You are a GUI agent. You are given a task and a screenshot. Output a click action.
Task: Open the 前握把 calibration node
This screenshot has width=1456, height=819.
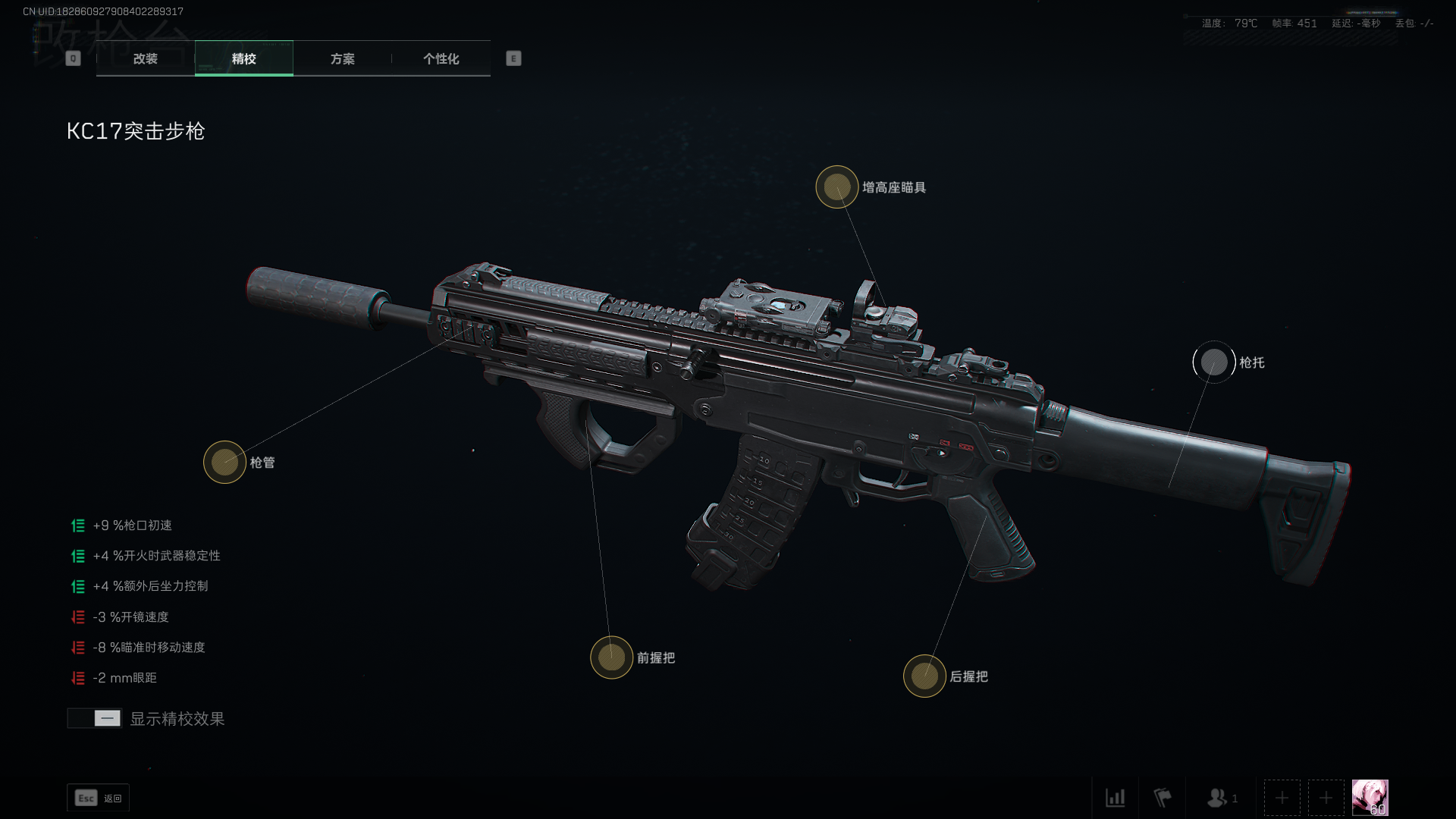click(x=611, y=657)
